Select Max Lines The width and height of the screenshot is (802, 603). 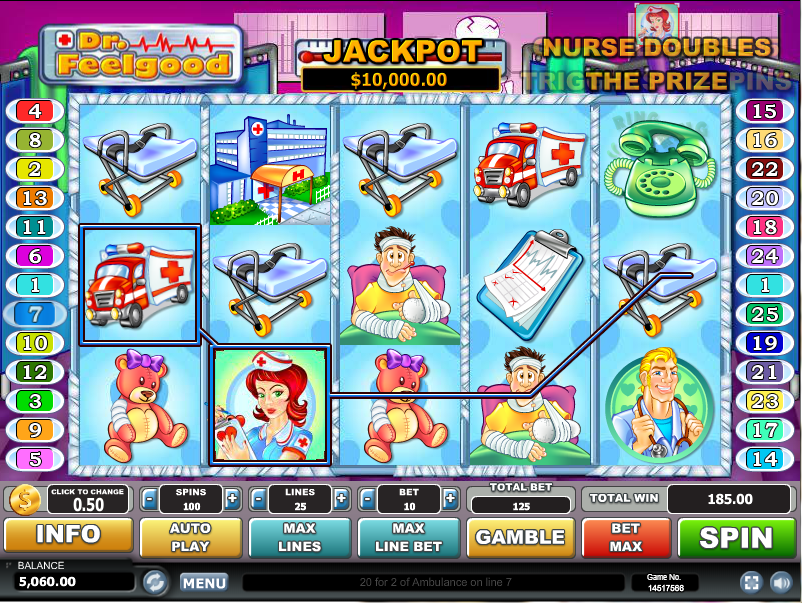point(299,538)
